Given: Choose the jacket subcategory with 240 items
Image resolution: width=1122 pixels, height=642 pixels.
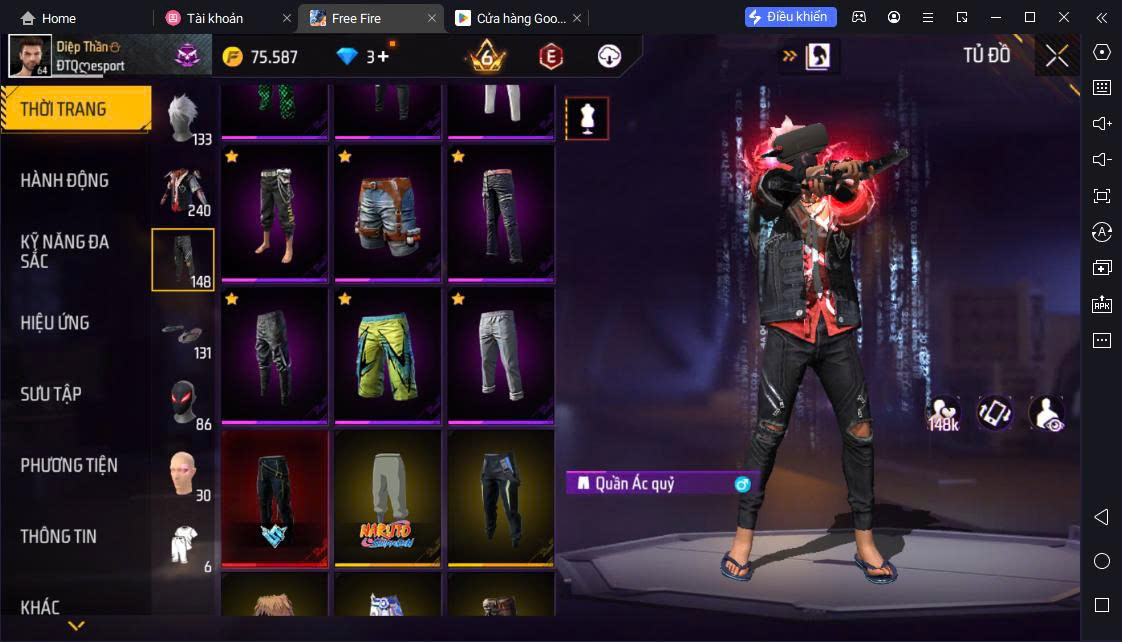Looking at the screenshot, I should tap(184, 190).
